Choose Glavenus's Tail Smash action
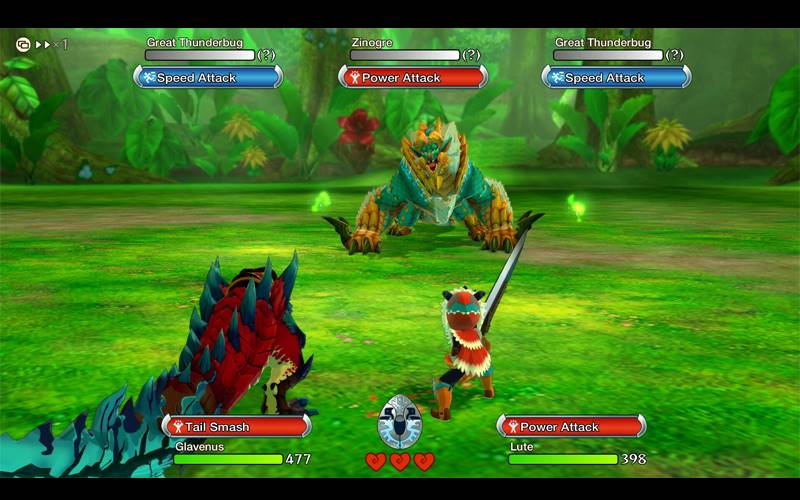 [236, 427]
